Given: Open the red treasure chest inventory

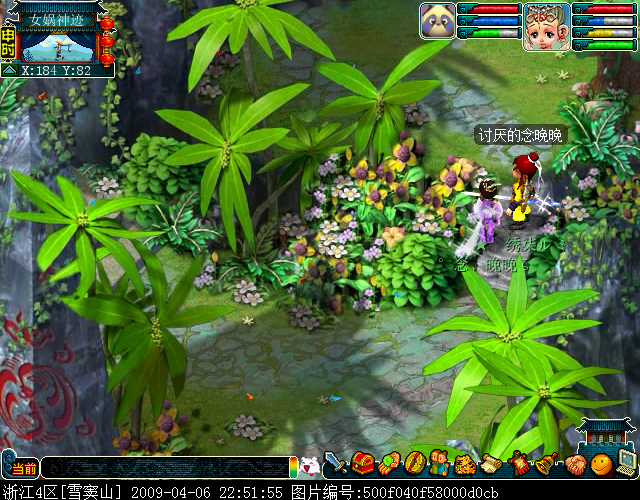Looking at the screenshot, I should [362, 464].
